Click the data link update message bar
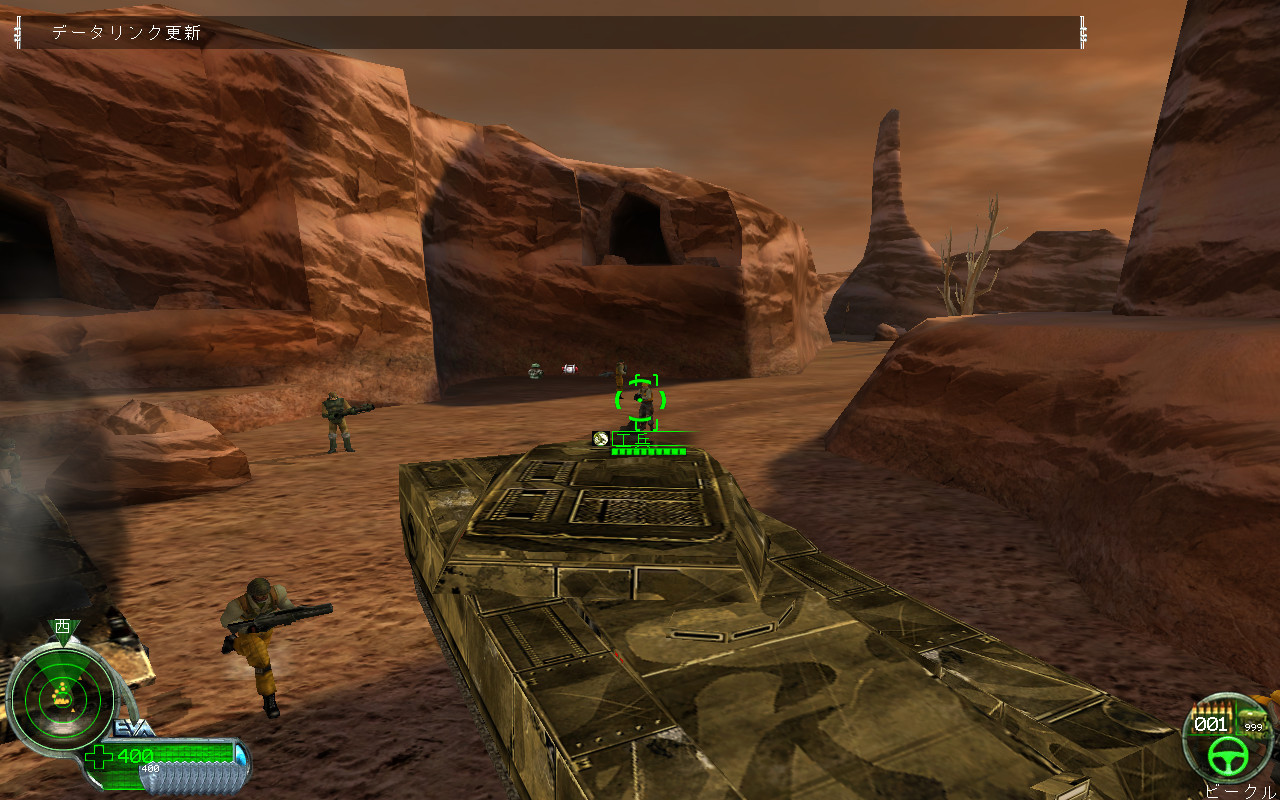1280x800 pixels. pos(548,33)
